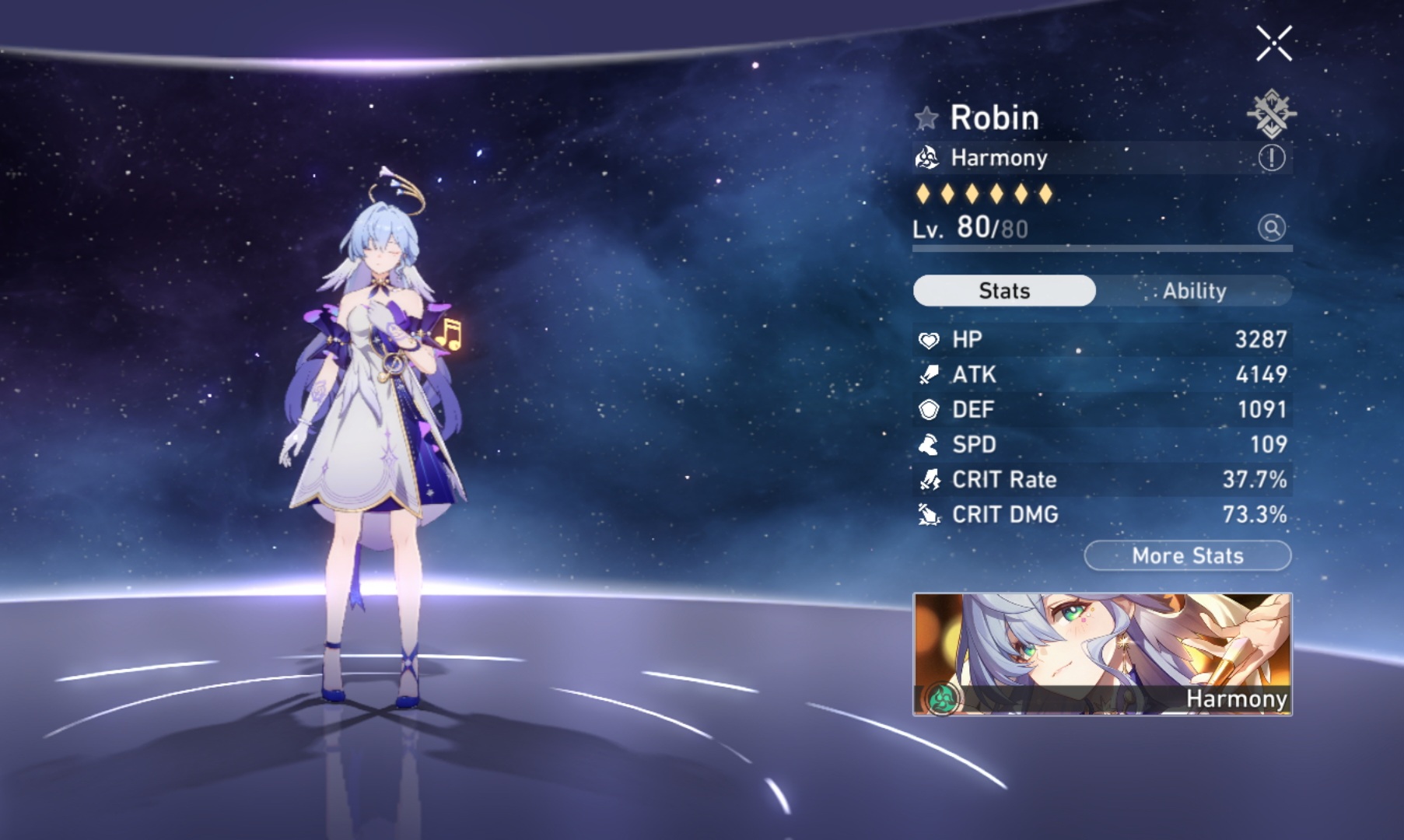
Task: Select the Stats tab
Action: 1003,290
